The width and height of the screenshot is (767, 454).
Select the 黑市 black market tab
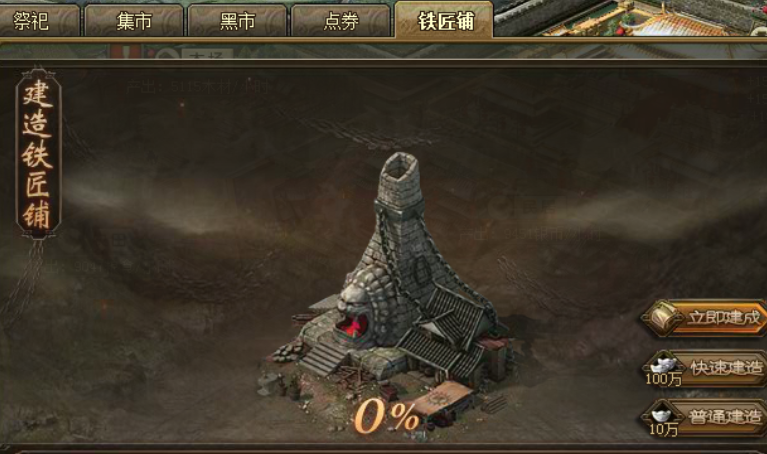[x=237, y=21]
